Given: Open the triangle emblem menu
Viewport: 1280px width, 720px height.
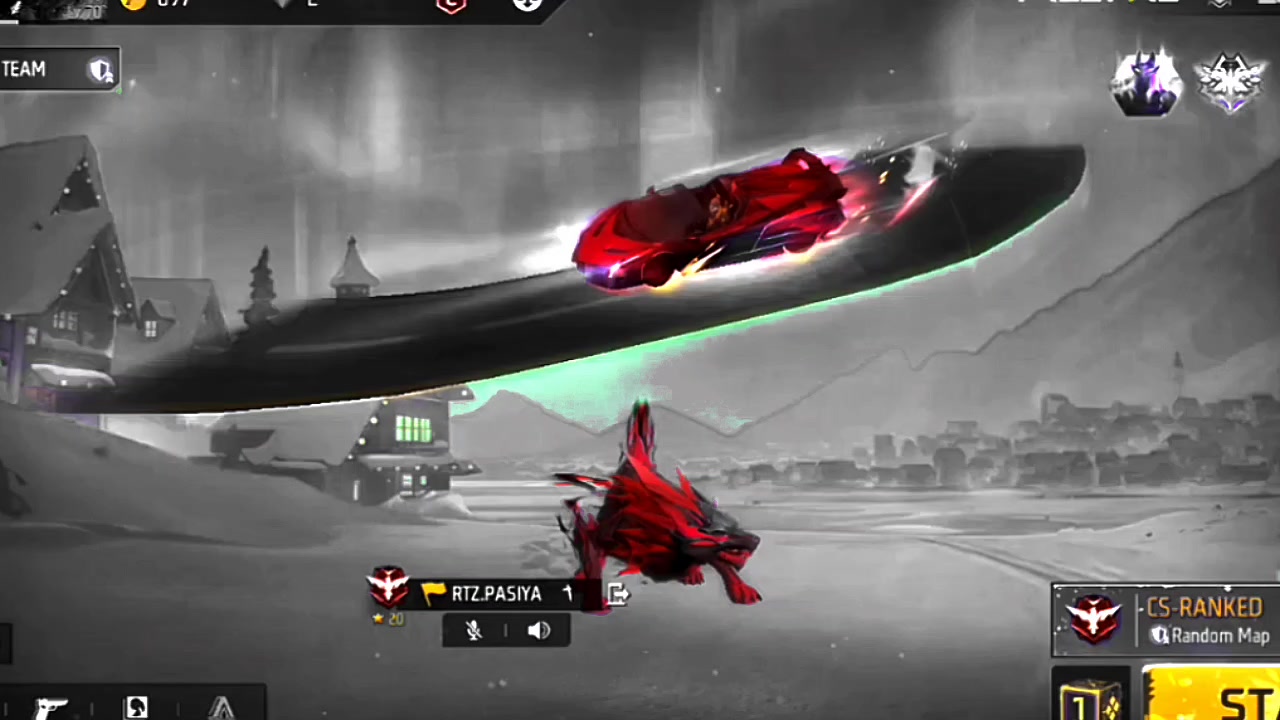Looking at the screenshot, I should point(221,707).
